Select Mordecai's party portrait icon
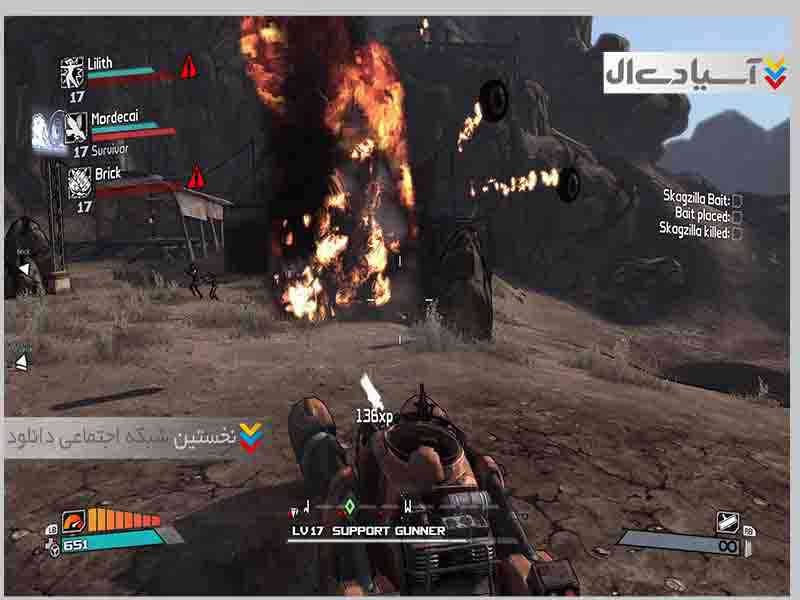800x600 pixels. point(76,128)
